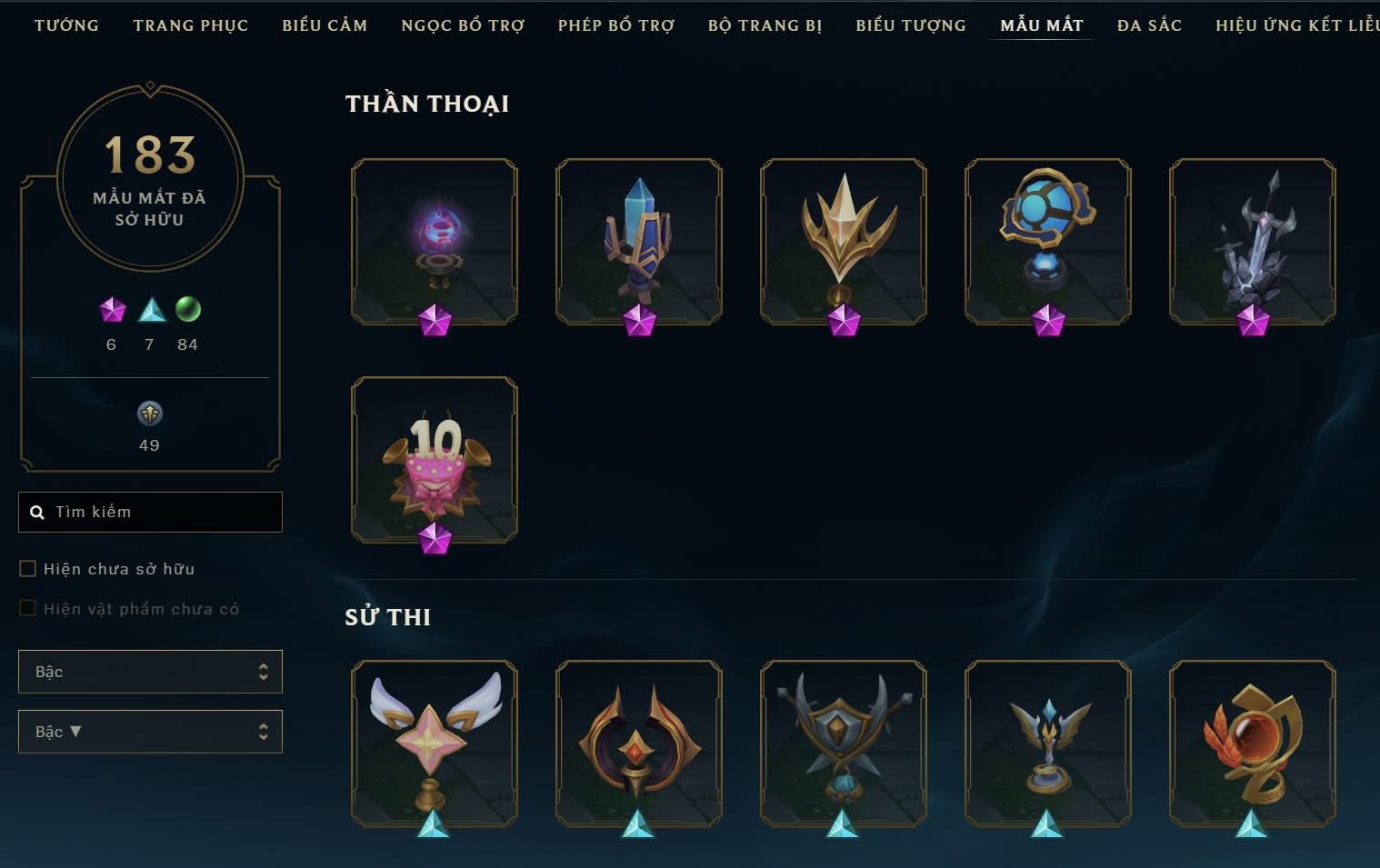Select the 10th anniversary cake ward skin
Image resolution: width=1380 pixels, height=868 pixels.
pyautogui.click(x=435, y=460)
